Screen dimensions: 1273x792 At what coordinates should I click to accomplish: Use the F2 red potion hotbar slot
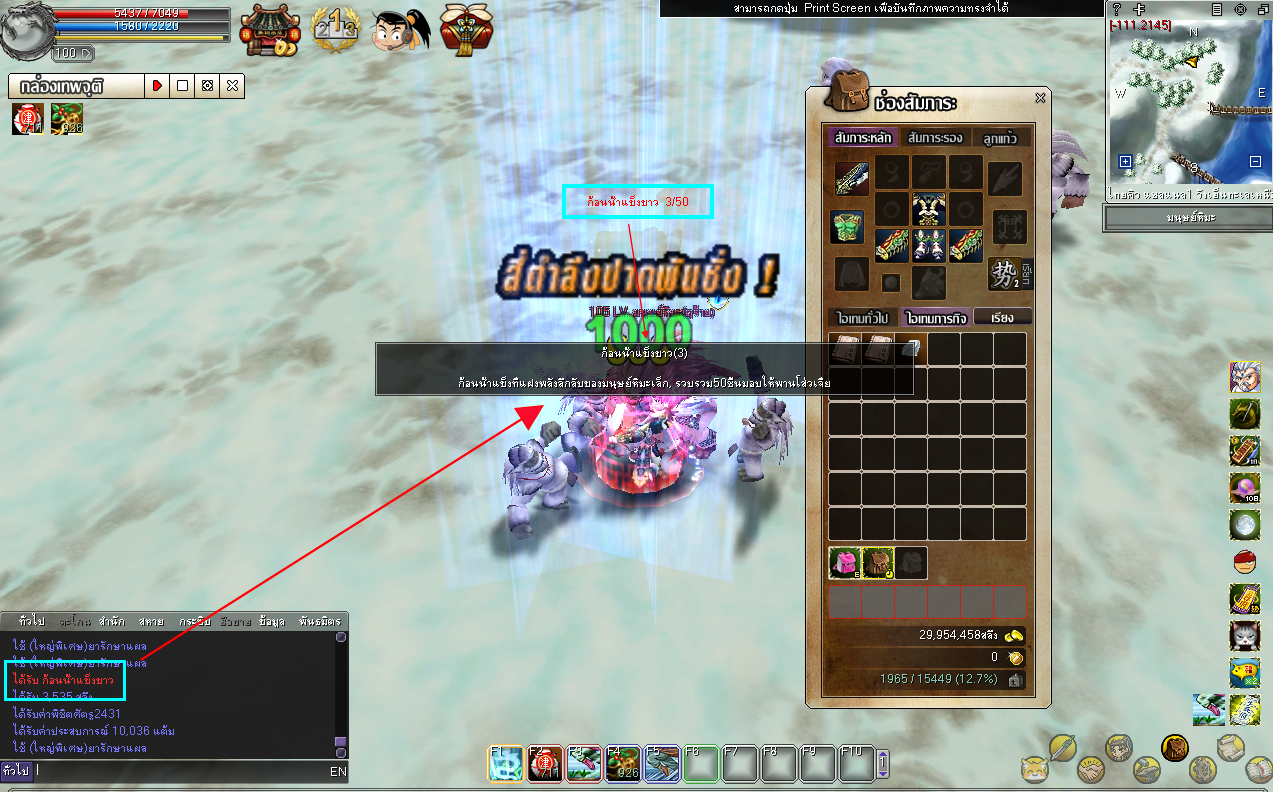543,763
